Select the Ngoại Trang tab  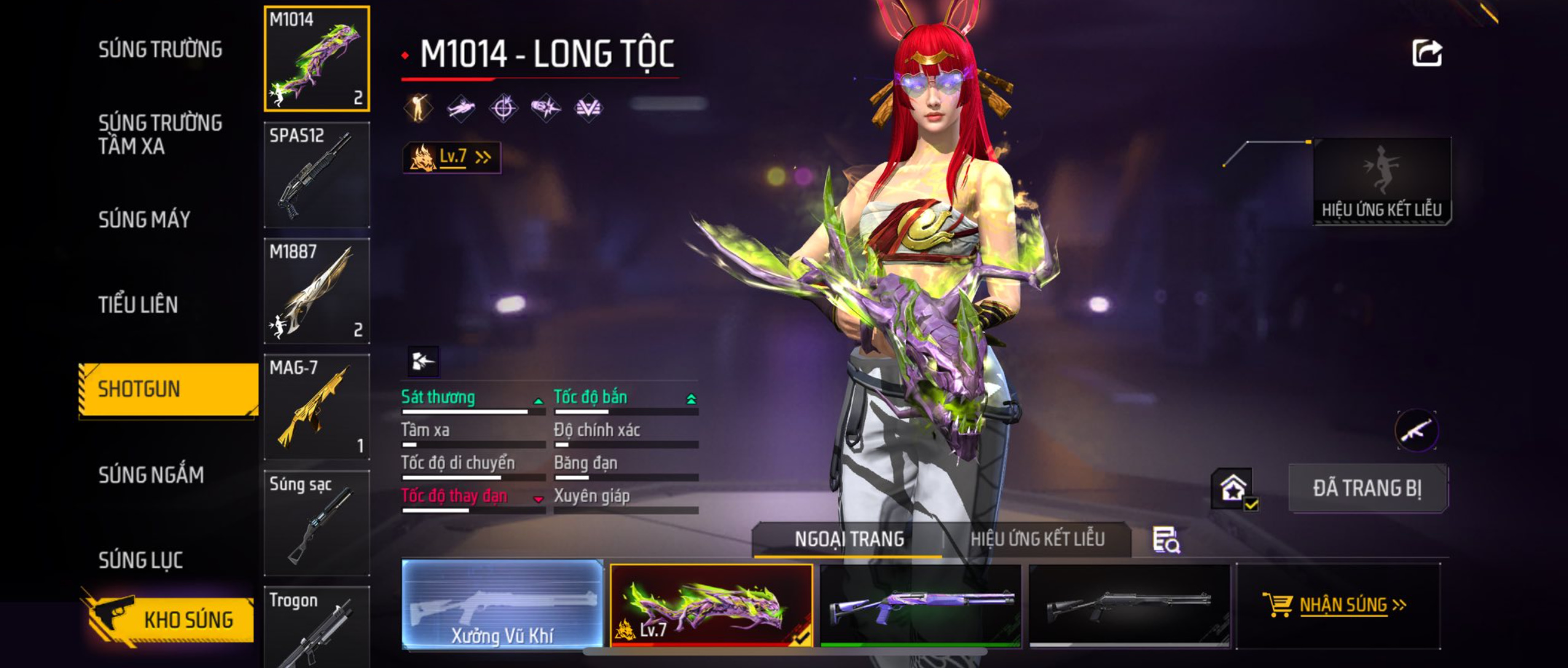(x=849, y=539)
